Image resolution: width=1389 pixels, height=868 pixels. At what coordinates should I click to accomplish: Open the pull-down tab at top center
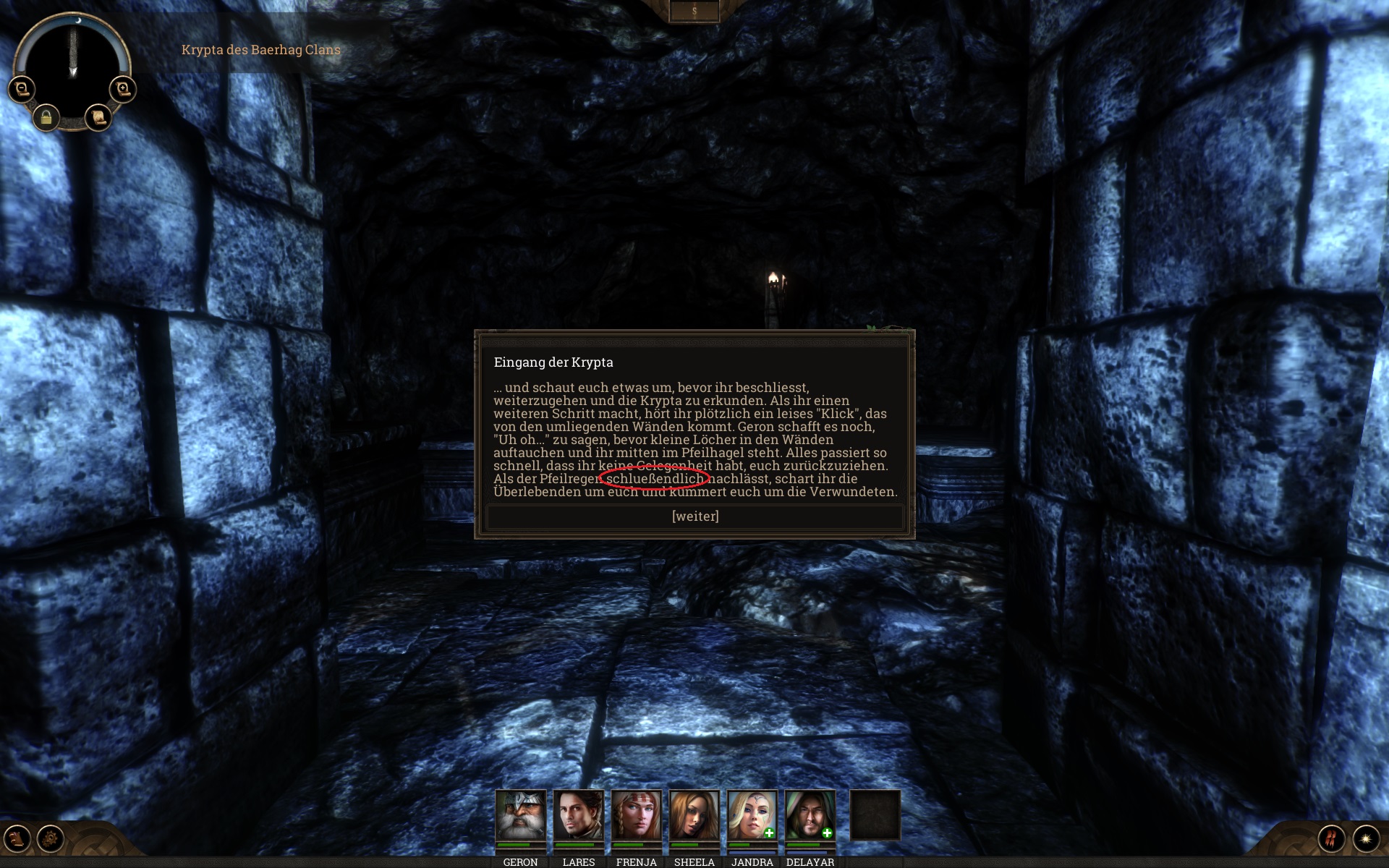(x=694, y=11)
